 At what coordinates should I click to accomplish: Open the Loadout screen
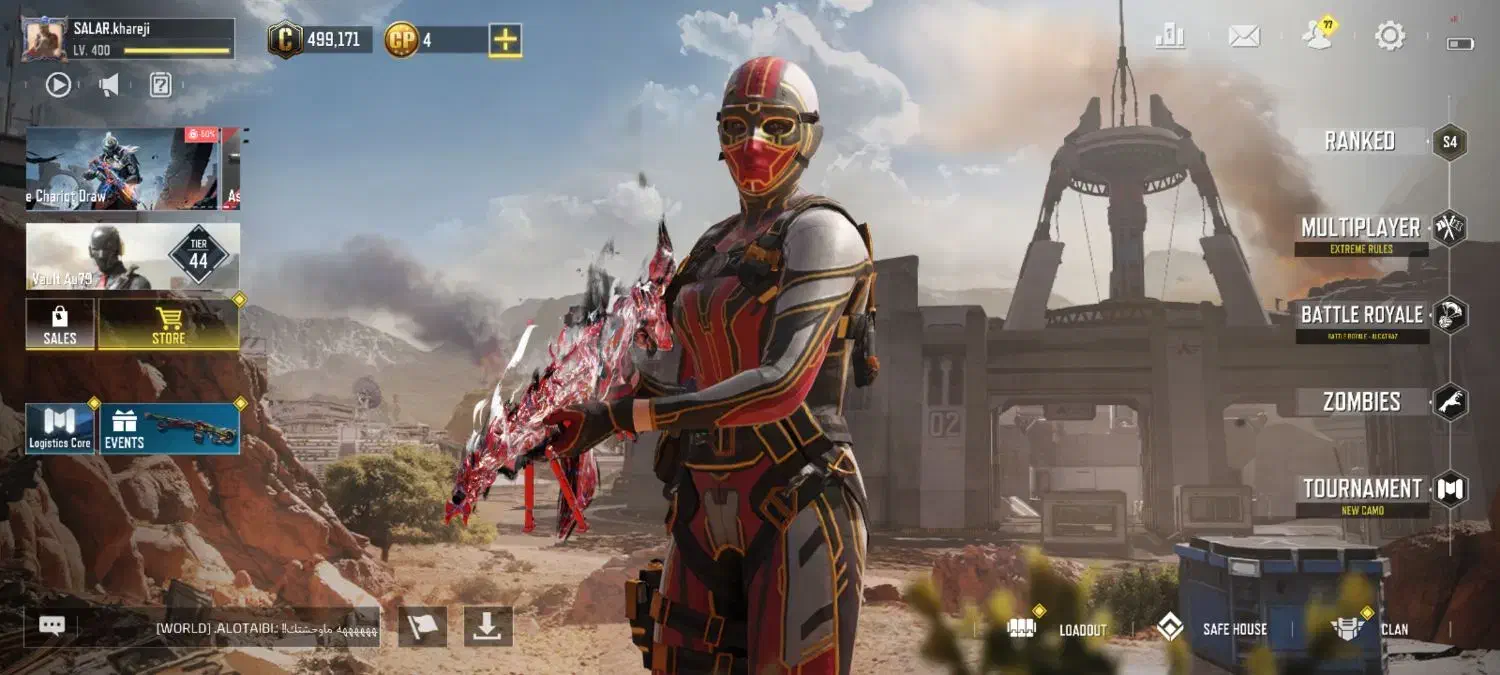click(x=1061, y=629)
